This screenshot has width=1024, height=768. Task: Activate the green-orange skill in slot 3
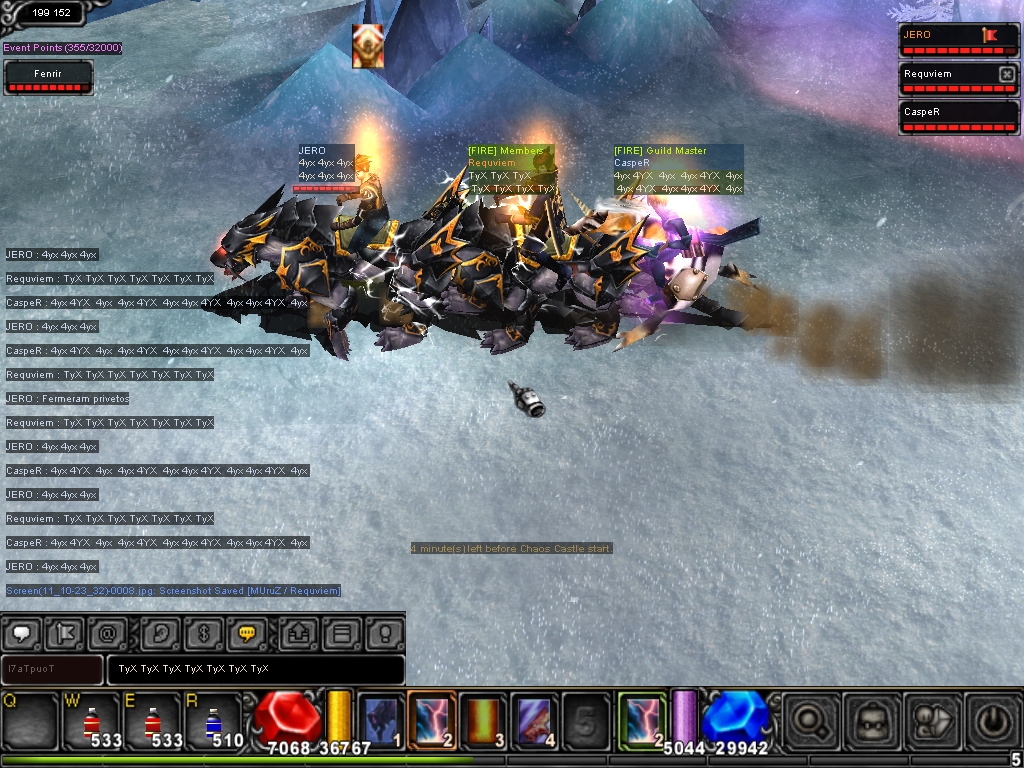pyautogui.click(x=484, y=720)
